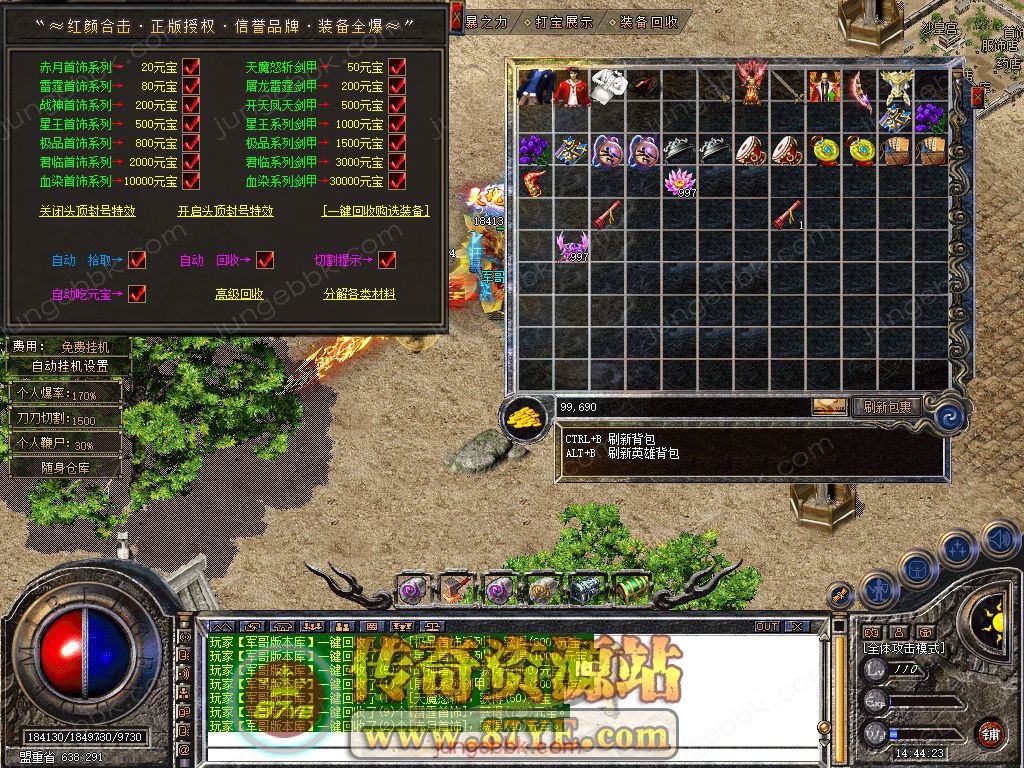Open 高级回收 advanced recycling
The image size is (1024, 768).
(239, 294)
